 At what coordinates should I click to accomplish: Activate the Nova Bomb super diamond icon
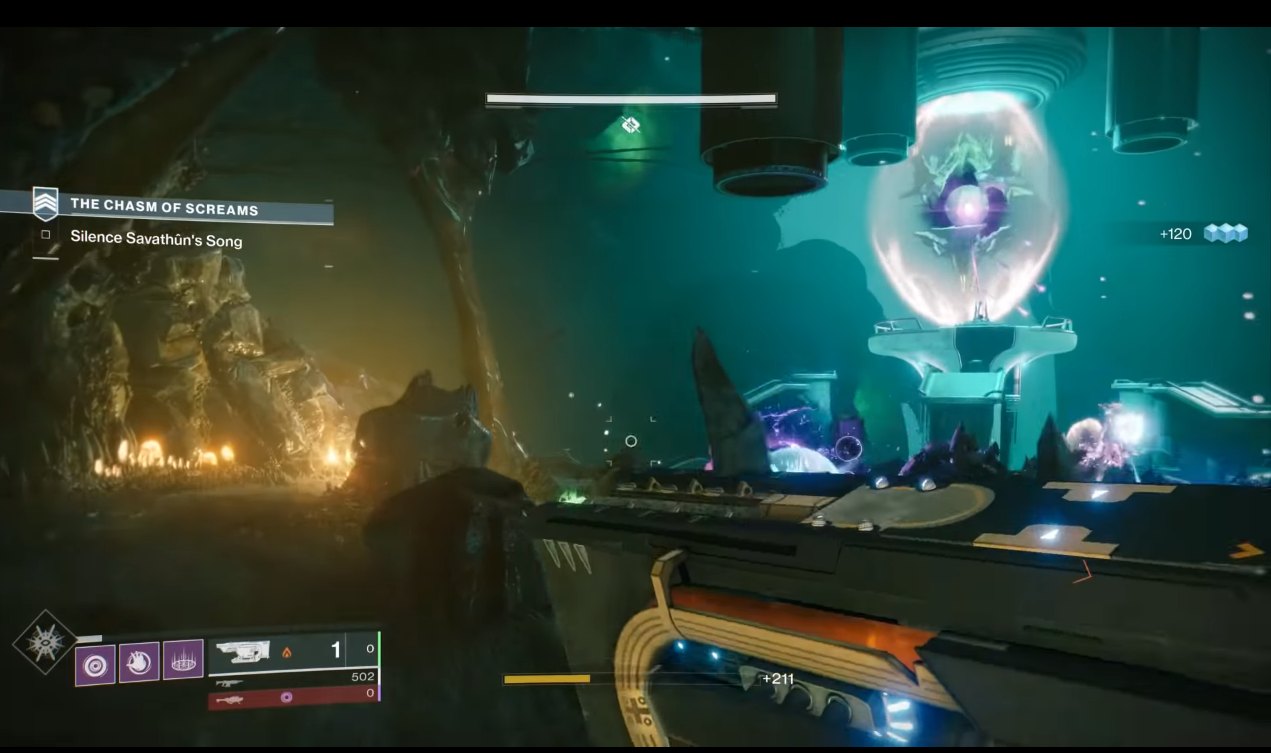44,642
